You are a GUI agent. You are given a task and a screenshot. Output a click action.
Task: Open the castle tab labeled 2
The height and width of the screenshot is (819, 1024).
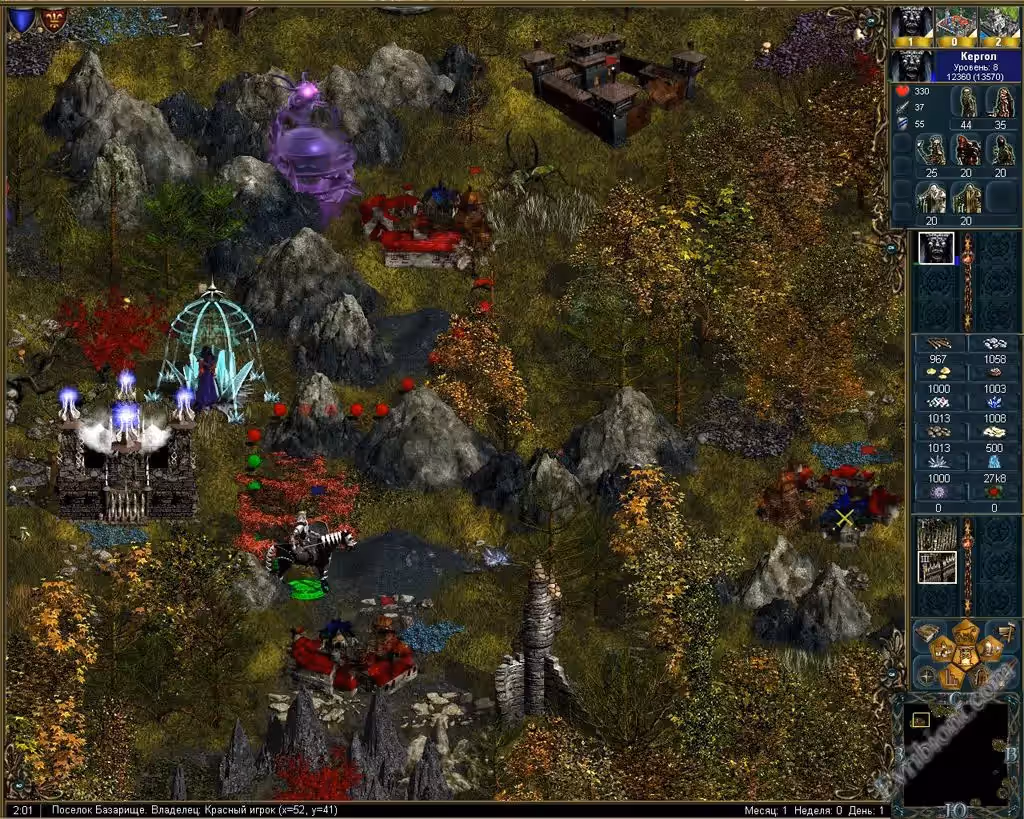tap(997, 23)
